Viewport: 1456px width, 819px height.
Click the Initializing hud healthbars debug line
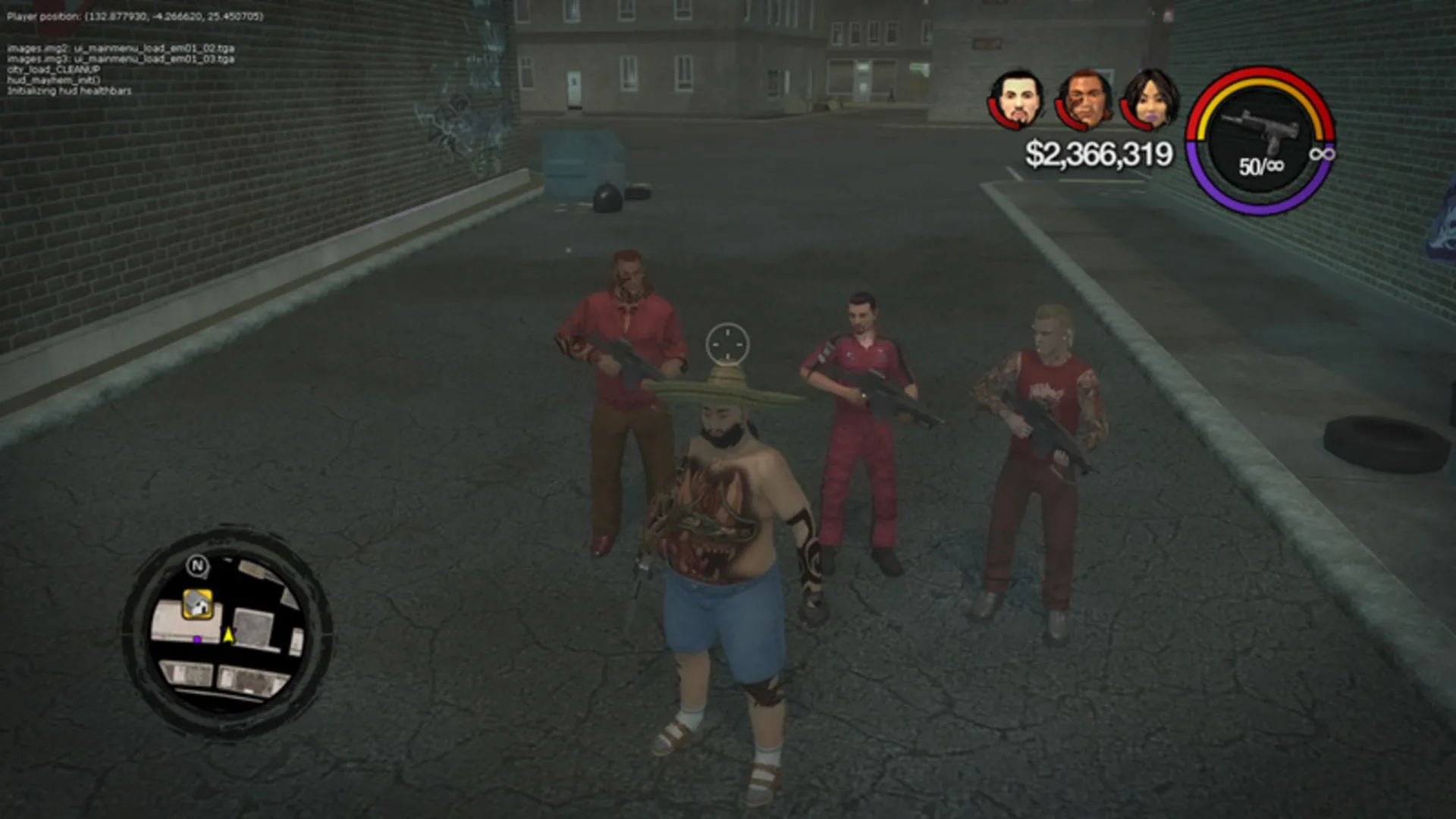pos(70,90)
